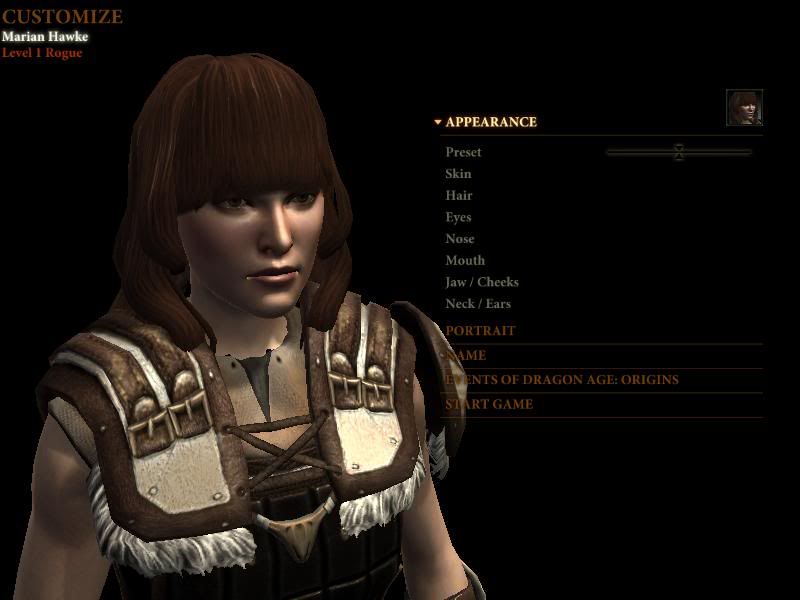Click Start Game

489,405
